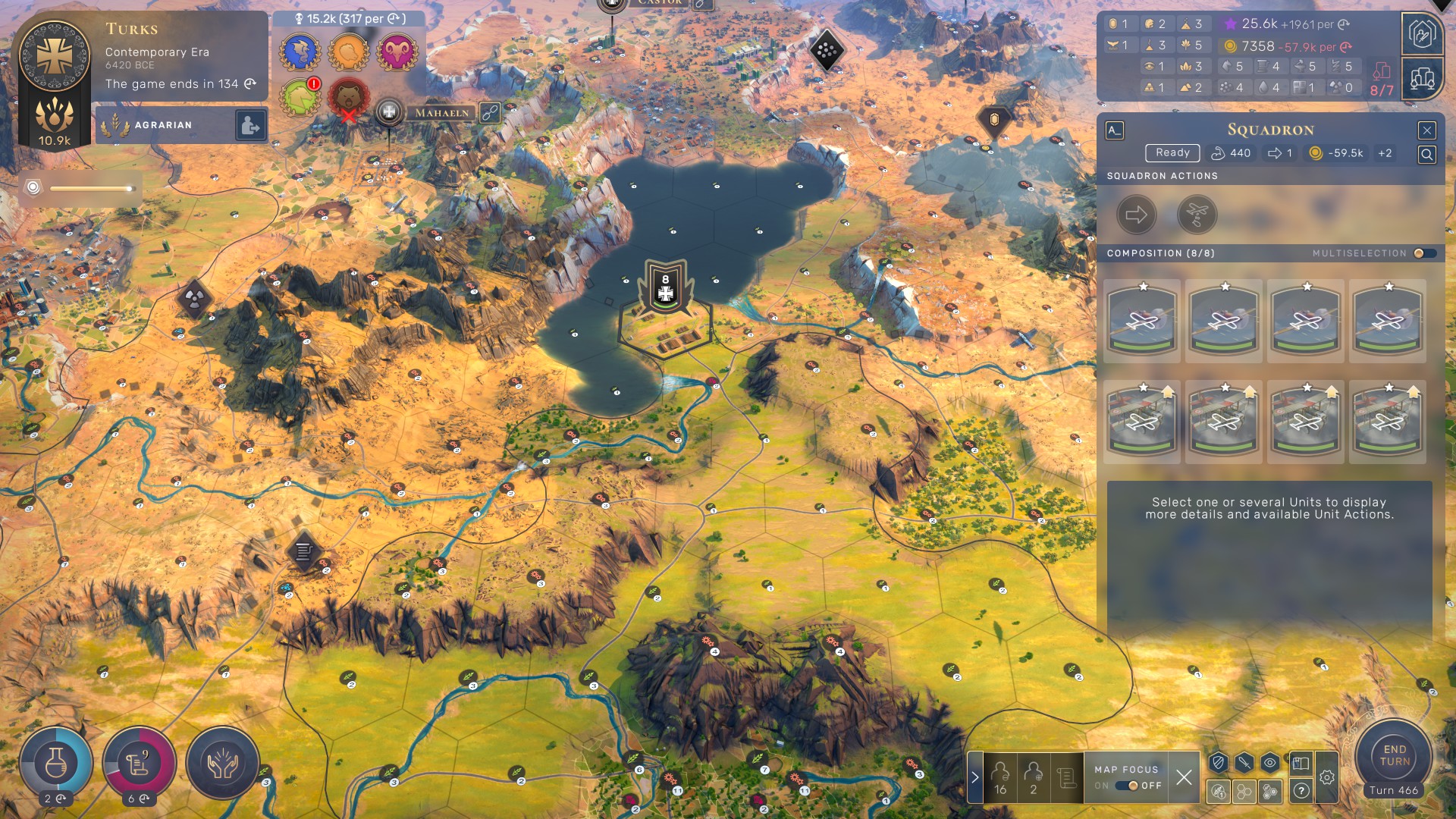
Task: Open the help question mark button
Action: click(x=1301, y=791)
